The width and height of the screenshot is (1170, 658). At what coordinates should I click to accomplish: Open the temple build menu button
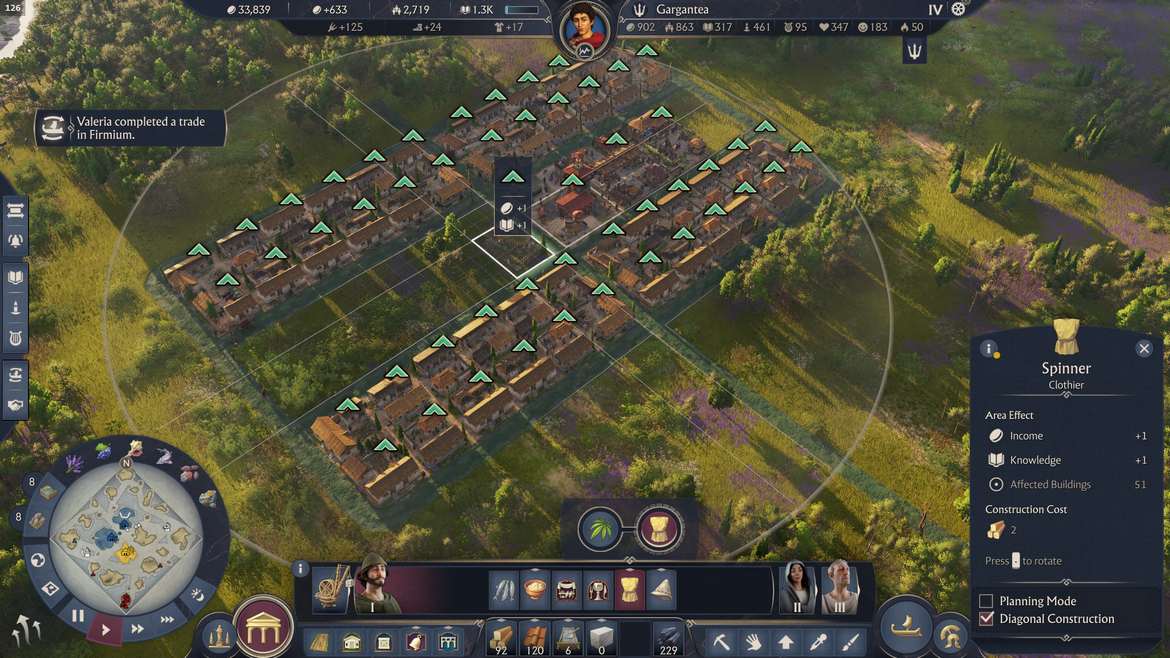pos(263,626)
